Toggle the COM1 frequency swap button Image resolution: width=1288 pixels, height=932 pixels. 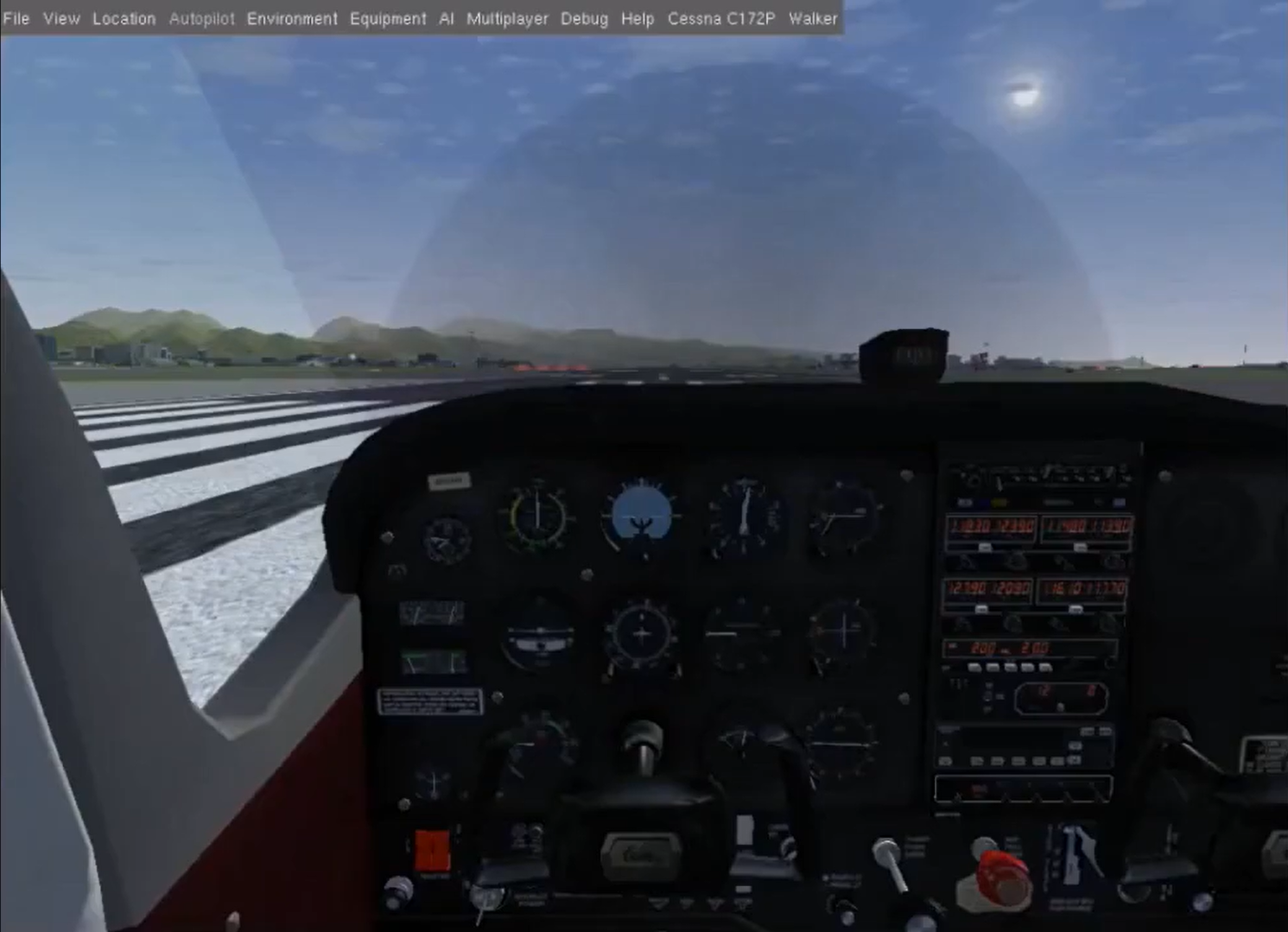pos(985,547)
